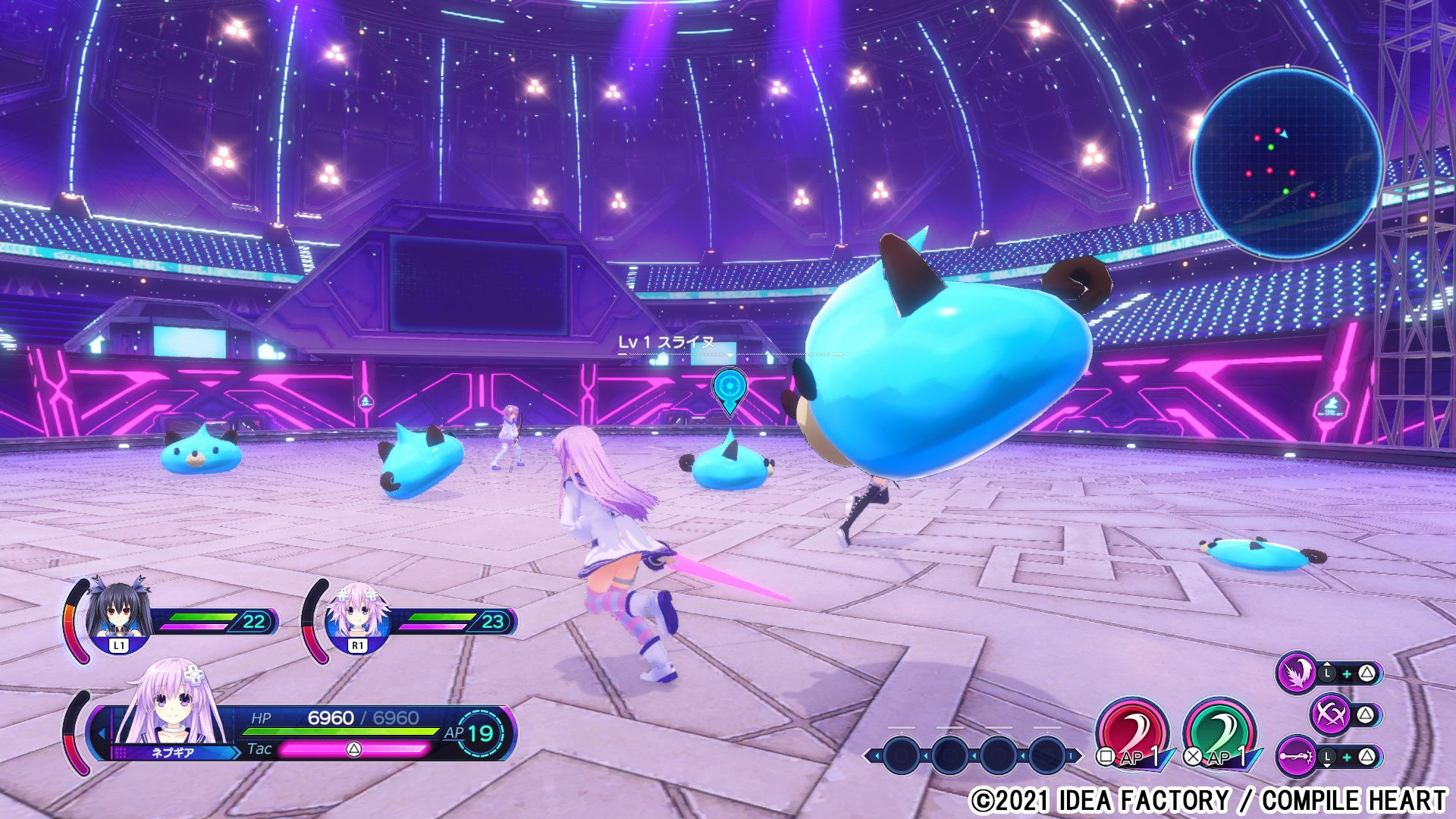
Task: Use the purple feather burst tactical skill
Action: pyautogui.click(x=1295, y=672)
